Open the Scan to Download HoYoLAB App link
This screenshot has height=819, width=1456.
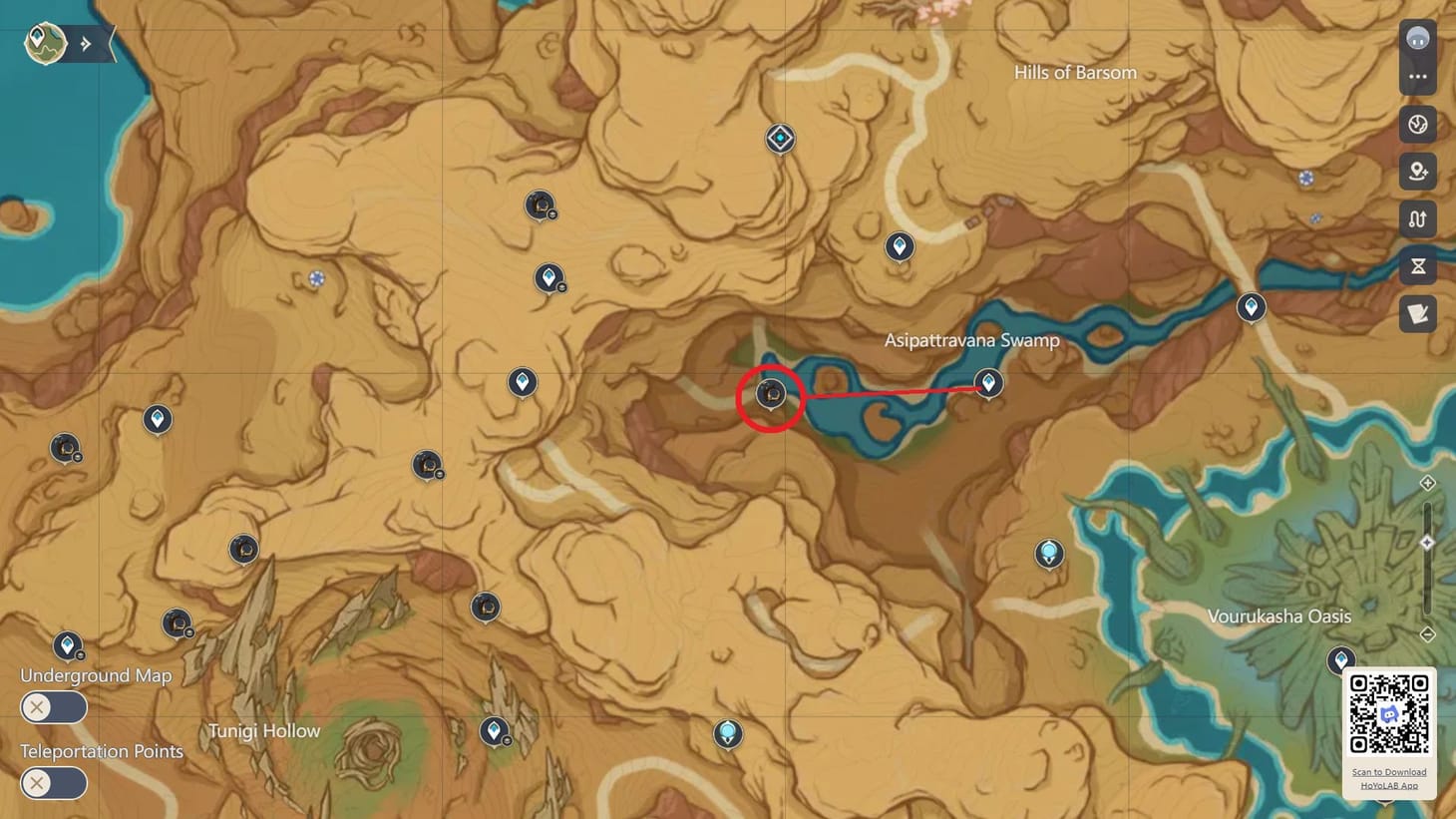click(x=1388, y=778)
